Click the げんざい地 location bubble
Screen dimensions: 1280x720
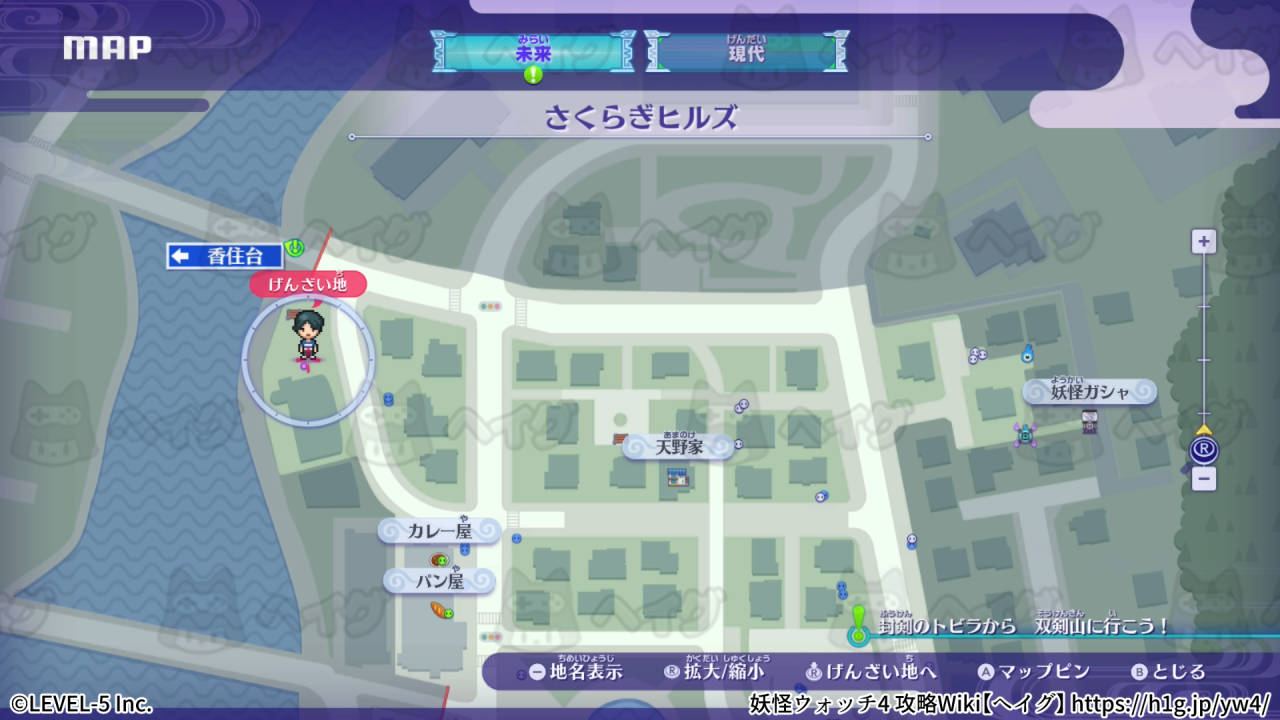point(310,285)
